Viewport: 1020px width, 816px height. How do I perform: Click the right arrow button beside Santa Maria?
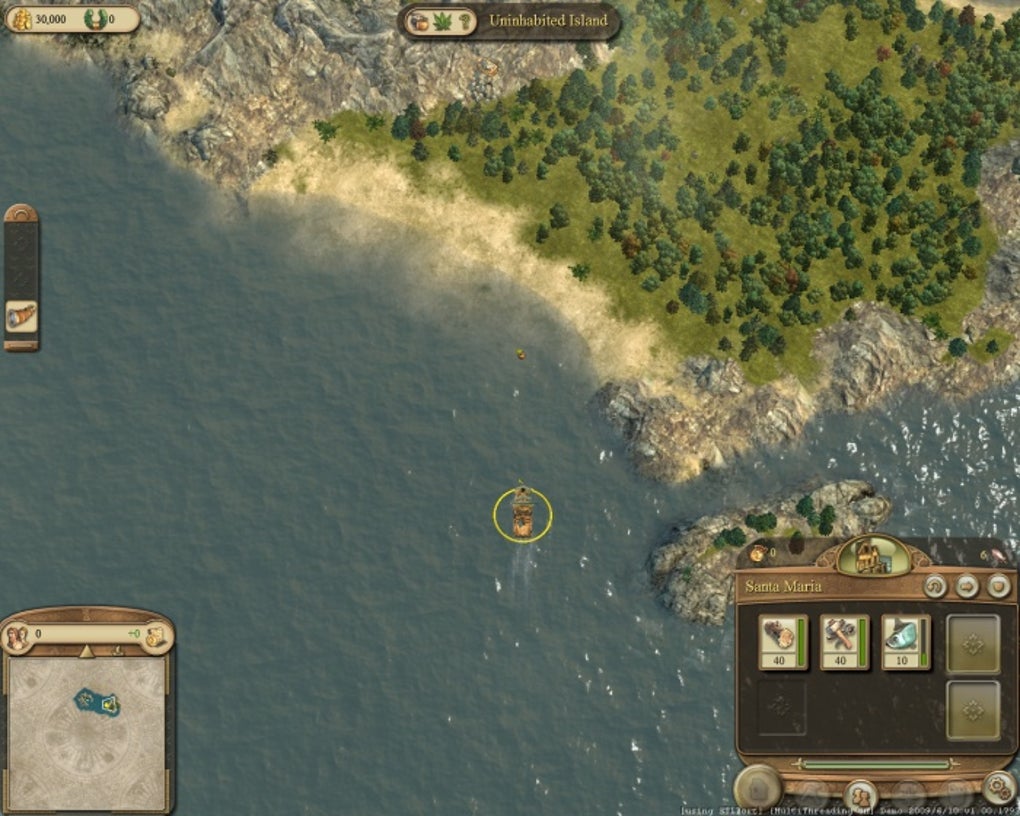967,586
